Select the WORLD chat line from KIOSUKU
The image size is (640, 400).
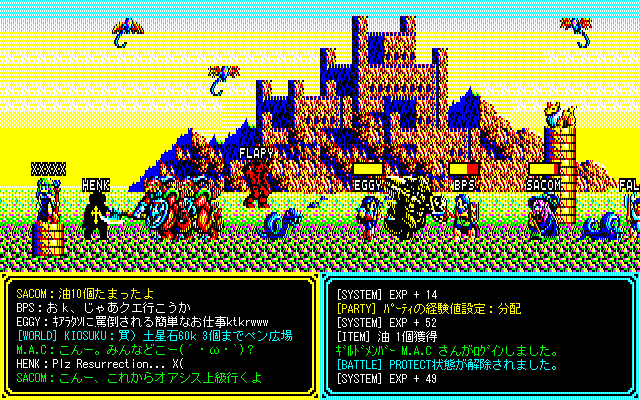click(155, 336)
